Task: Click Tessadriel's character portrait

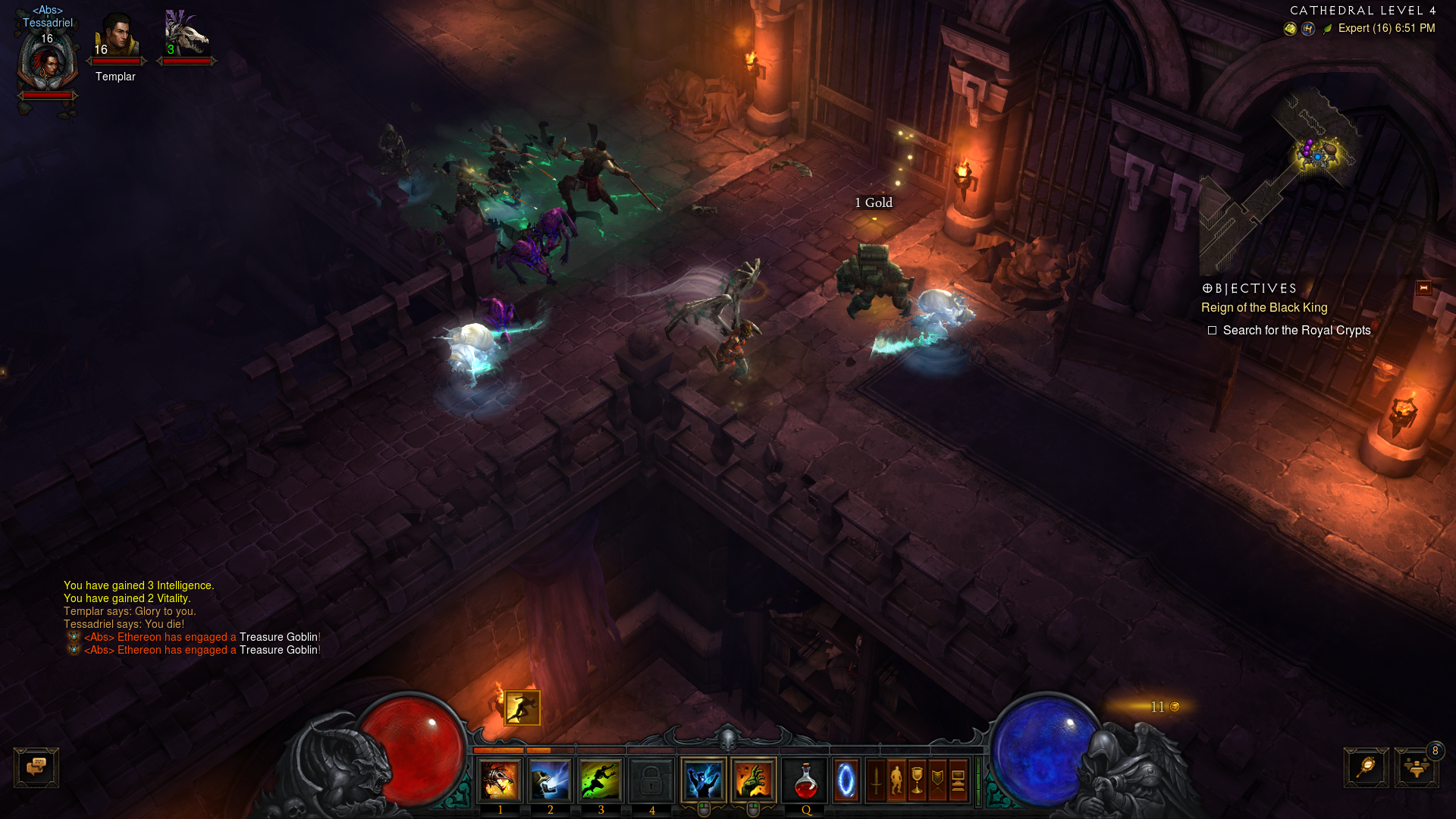Action: point(48,63)
